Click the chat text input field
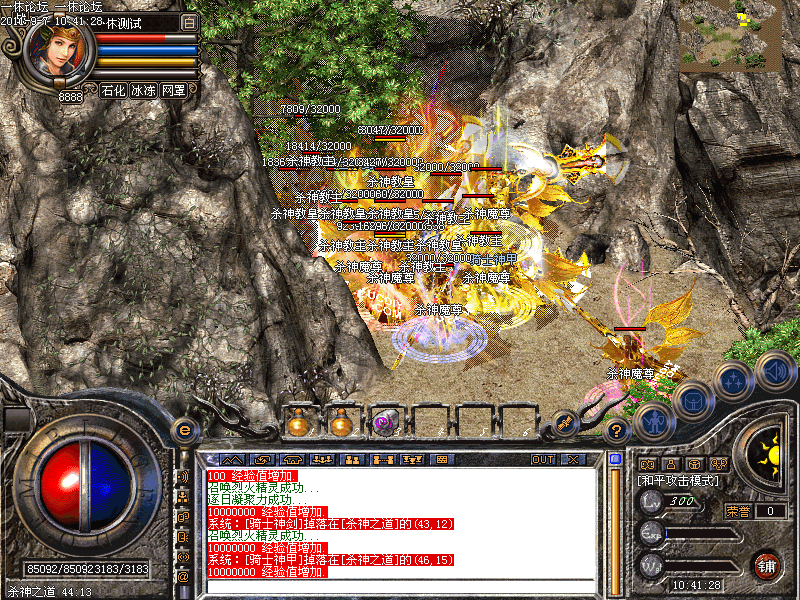Image resolution: width=800 pixels, height=600 pixels. (400, 587)
